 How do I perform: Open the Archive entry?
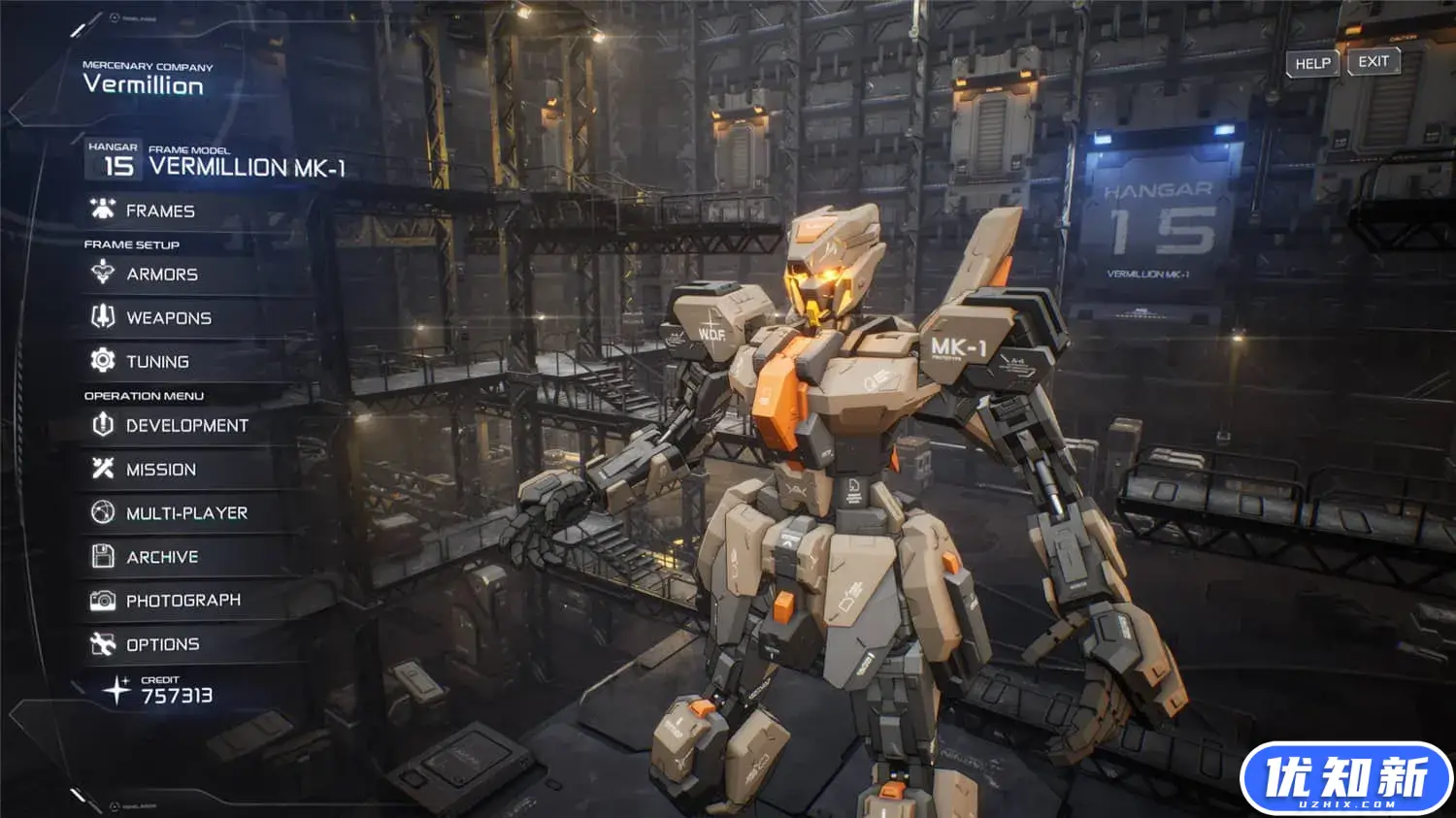(162, 557)
